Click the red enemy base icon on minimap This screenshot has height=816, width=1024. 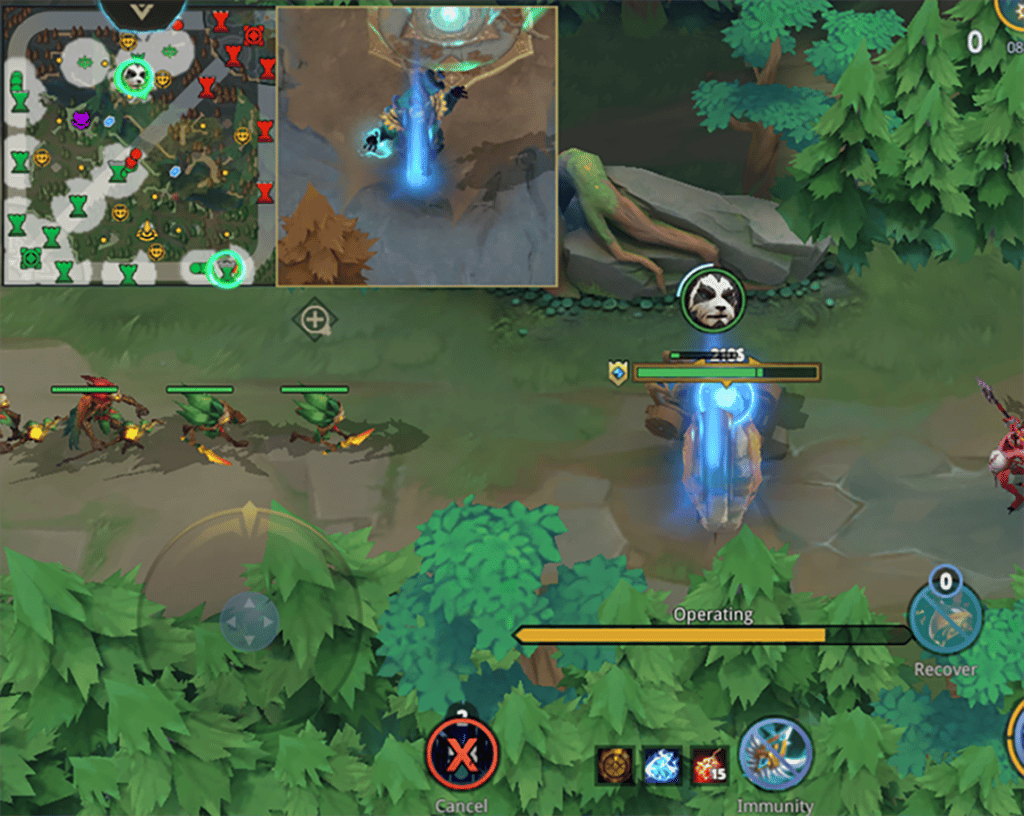254,36
